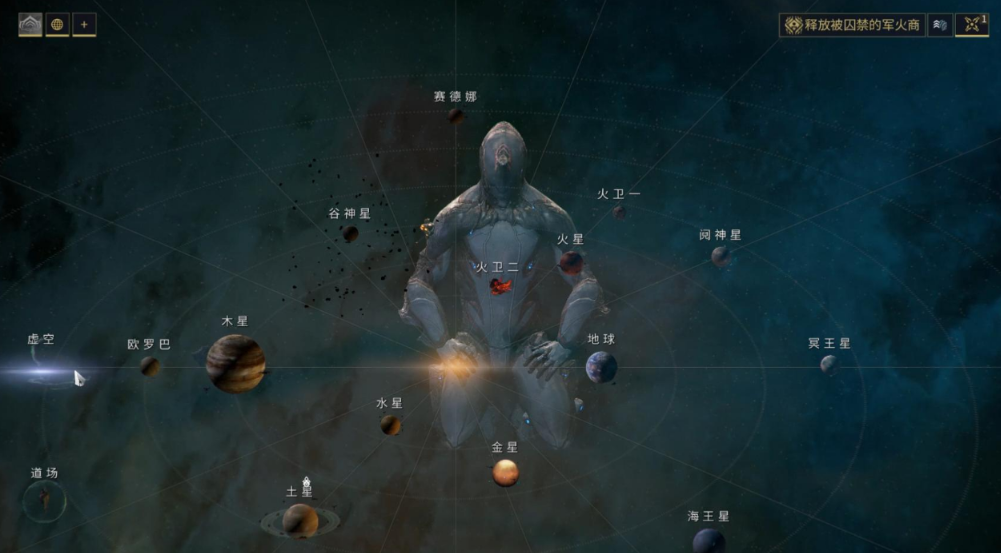Select the 土星 planet
The width and height of the screenshot is (1001, 553).
(300, 519)
